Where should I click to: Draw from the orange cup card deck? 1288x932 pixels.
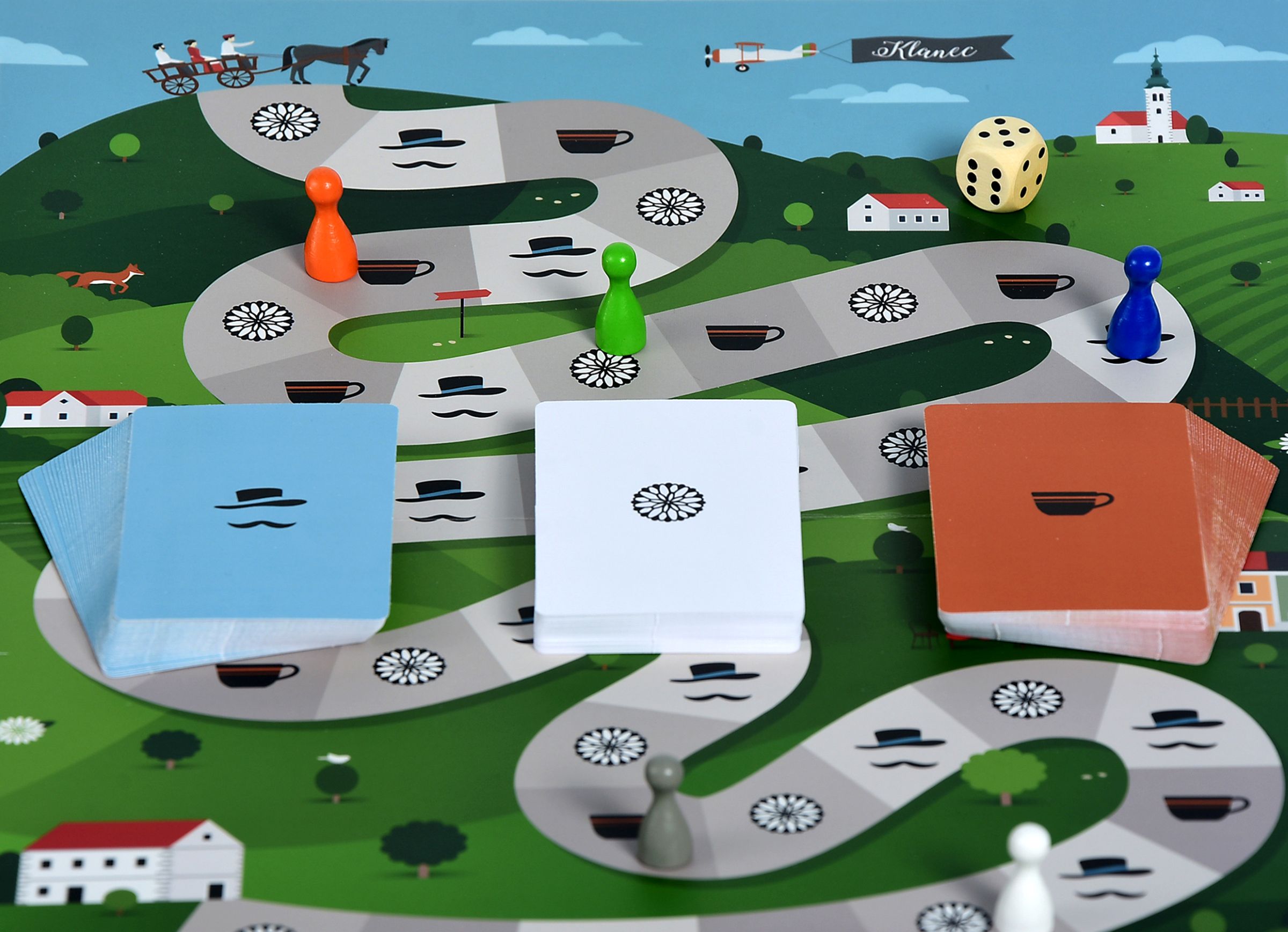pos(1067,511)
